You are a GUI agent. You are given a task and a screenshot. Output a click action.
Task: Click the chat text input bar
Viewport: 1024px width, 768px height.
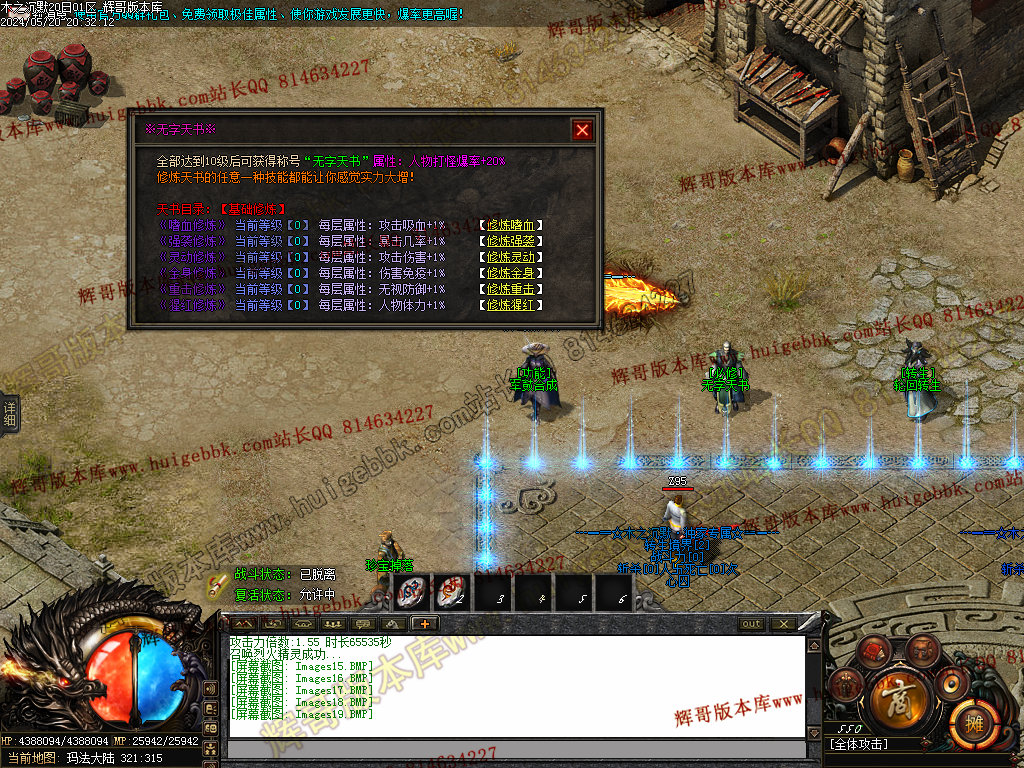516,749
